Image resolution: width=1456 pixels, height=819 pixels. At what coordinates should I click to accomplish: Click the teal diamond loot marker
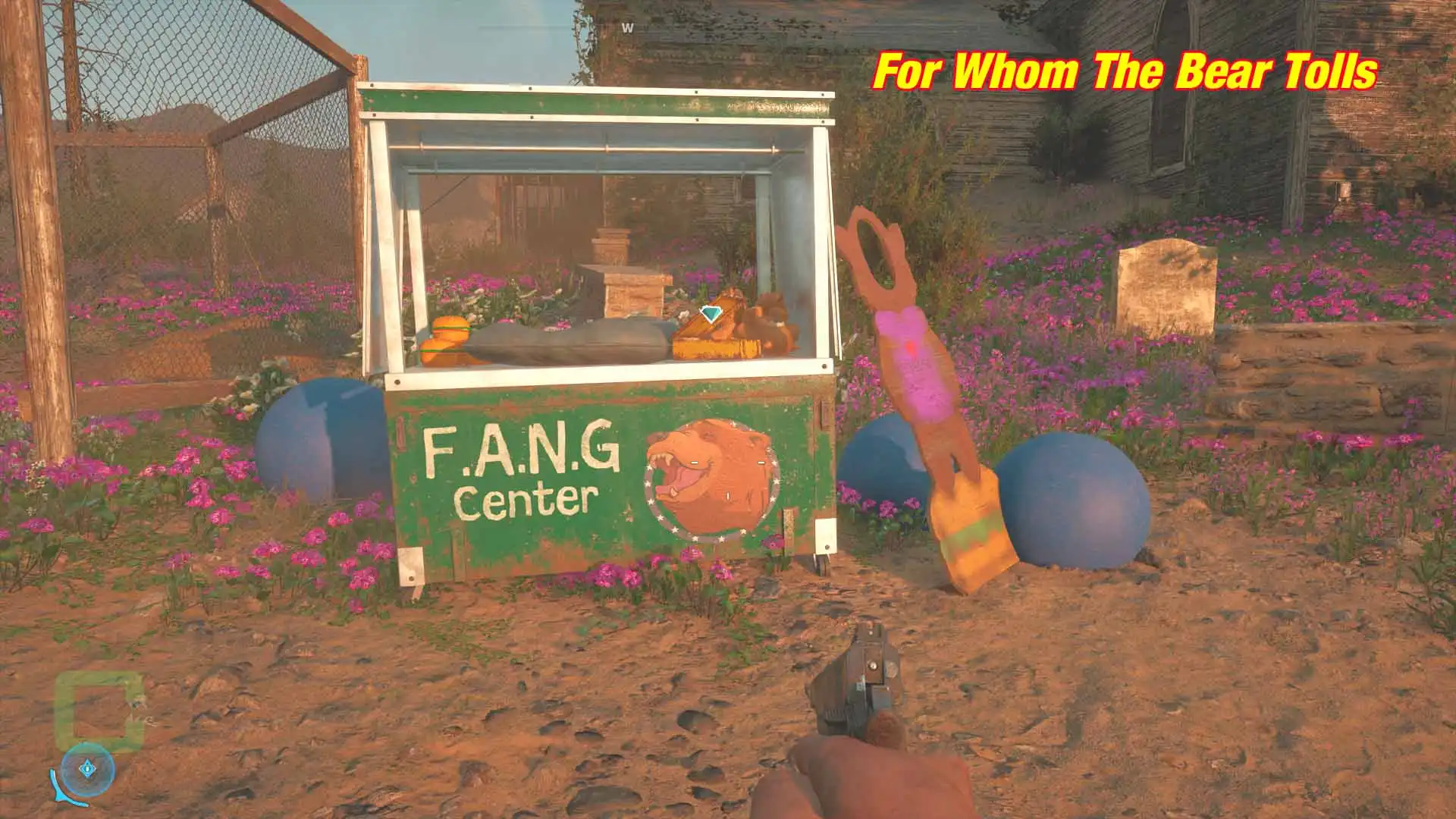point(709,314)
